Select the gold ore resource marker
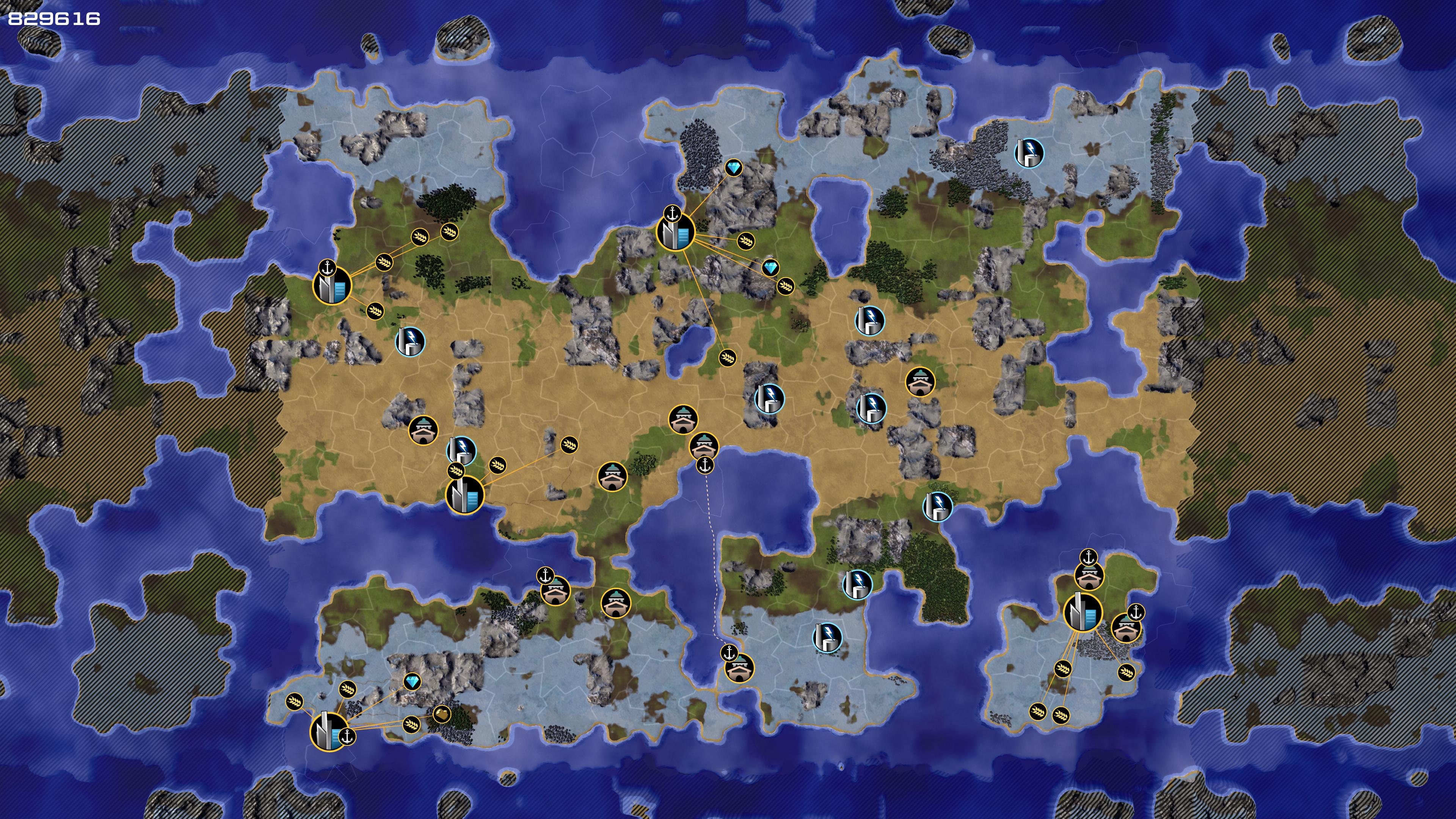The image size is (1456, 819). point(442,714)
